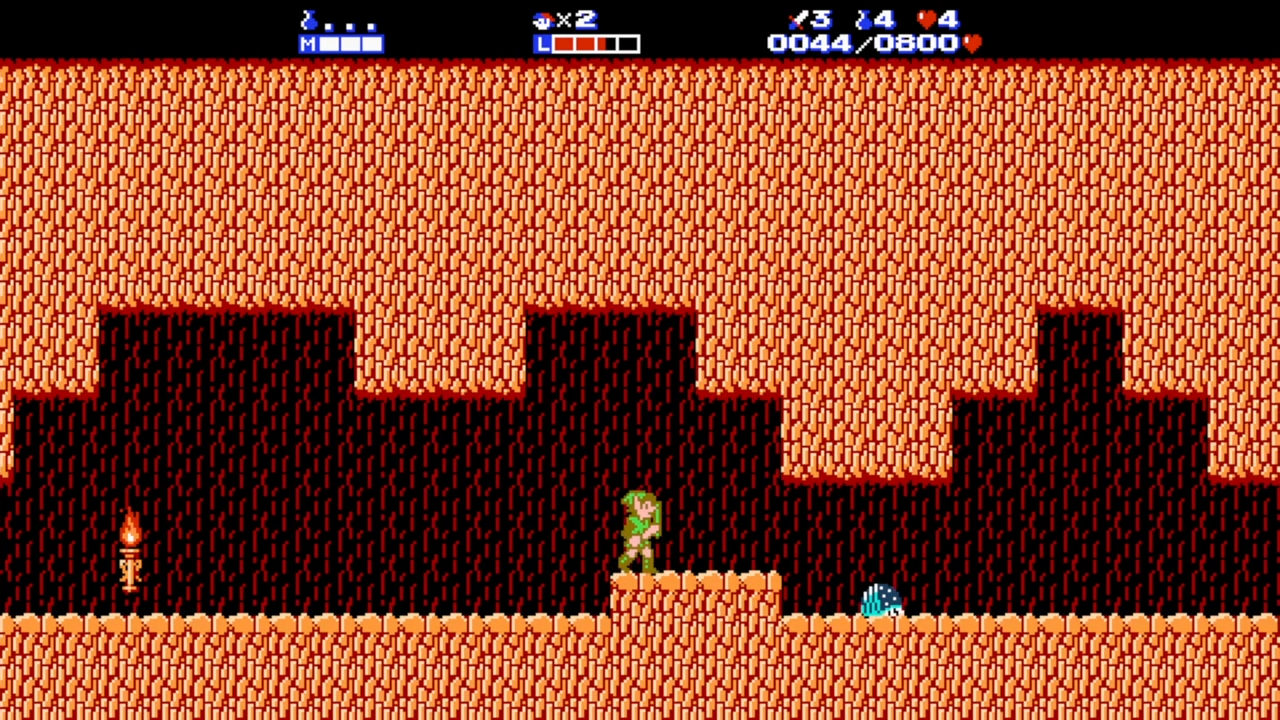Image resolution: width=1280 pixels, height=720 pixels.
Task: Click the empty segment of the L life meter
Action: tap(627, 43)
